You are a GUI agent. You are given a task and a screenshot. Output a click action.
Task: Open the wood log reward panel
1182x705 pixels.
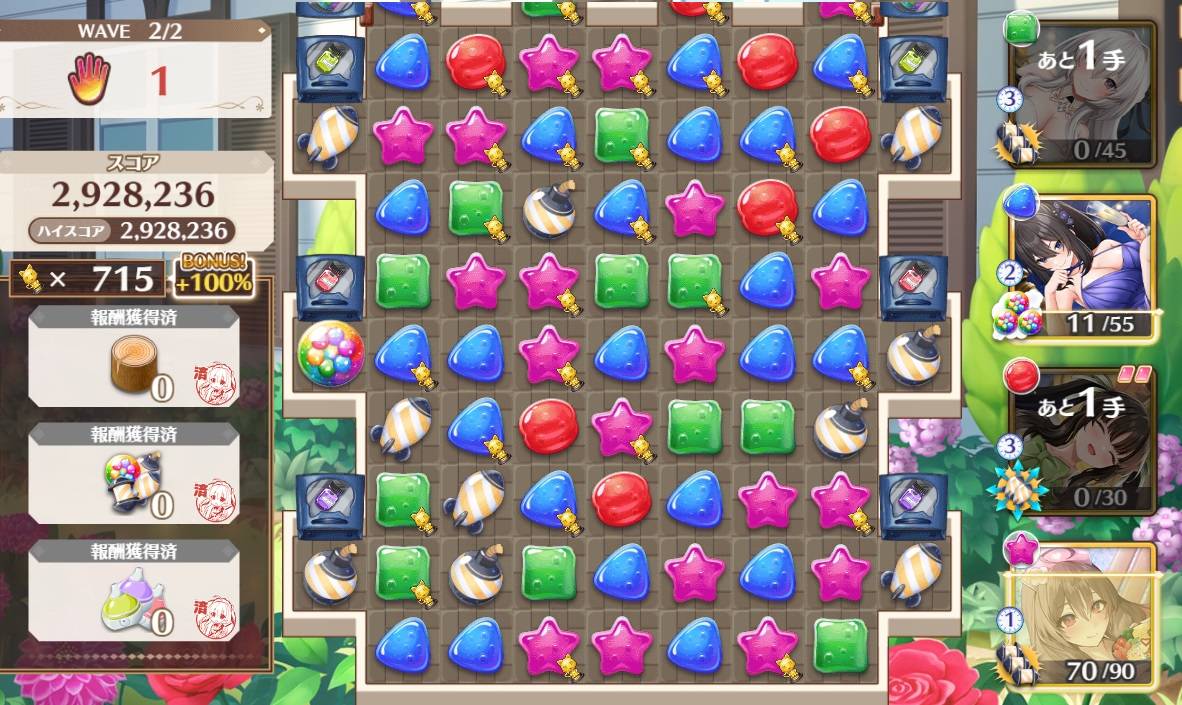point(134,356)
